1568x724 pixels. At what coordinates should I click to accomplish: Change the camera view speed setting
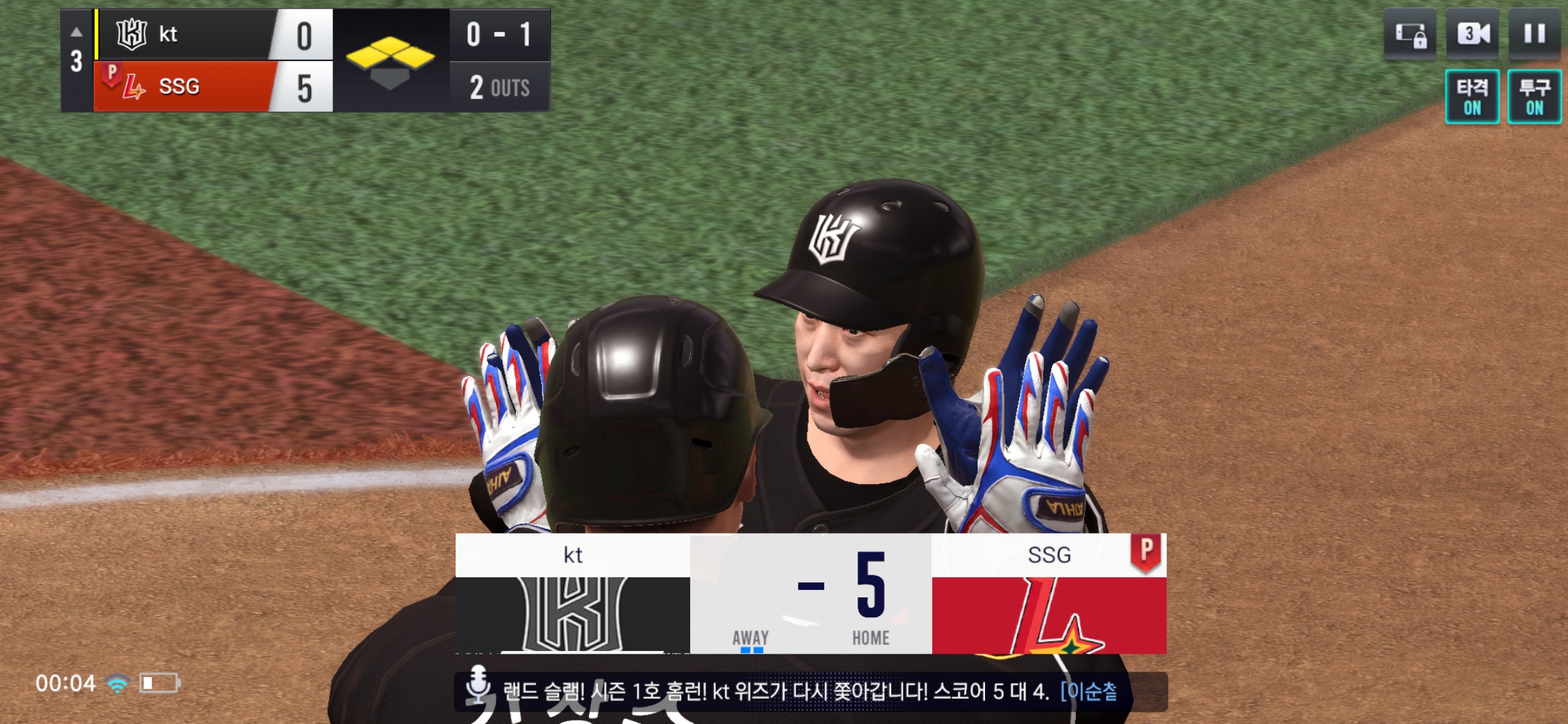coord(1472,34)
